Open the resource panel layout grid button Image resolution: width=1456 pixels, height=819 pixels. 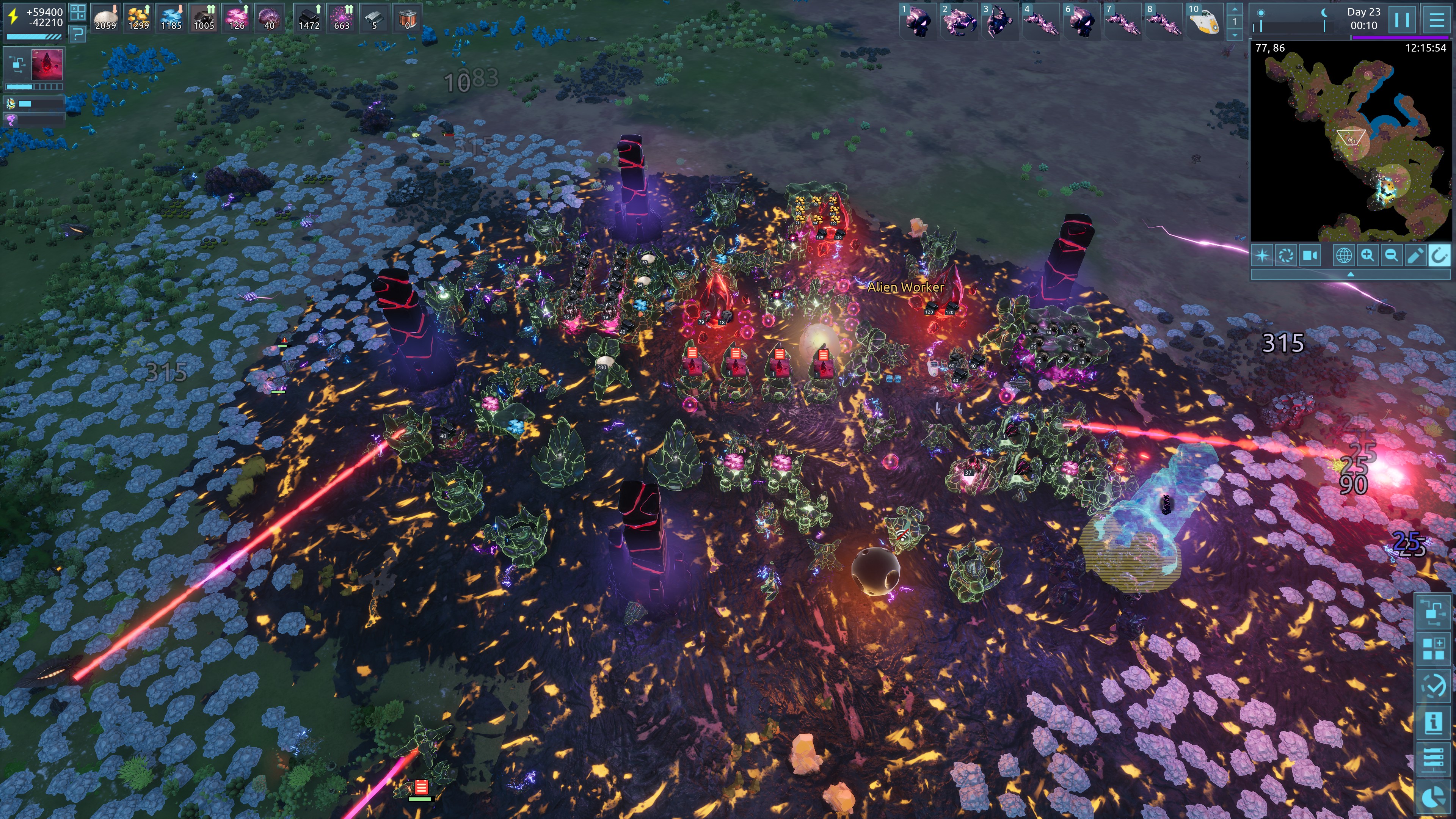78,12
